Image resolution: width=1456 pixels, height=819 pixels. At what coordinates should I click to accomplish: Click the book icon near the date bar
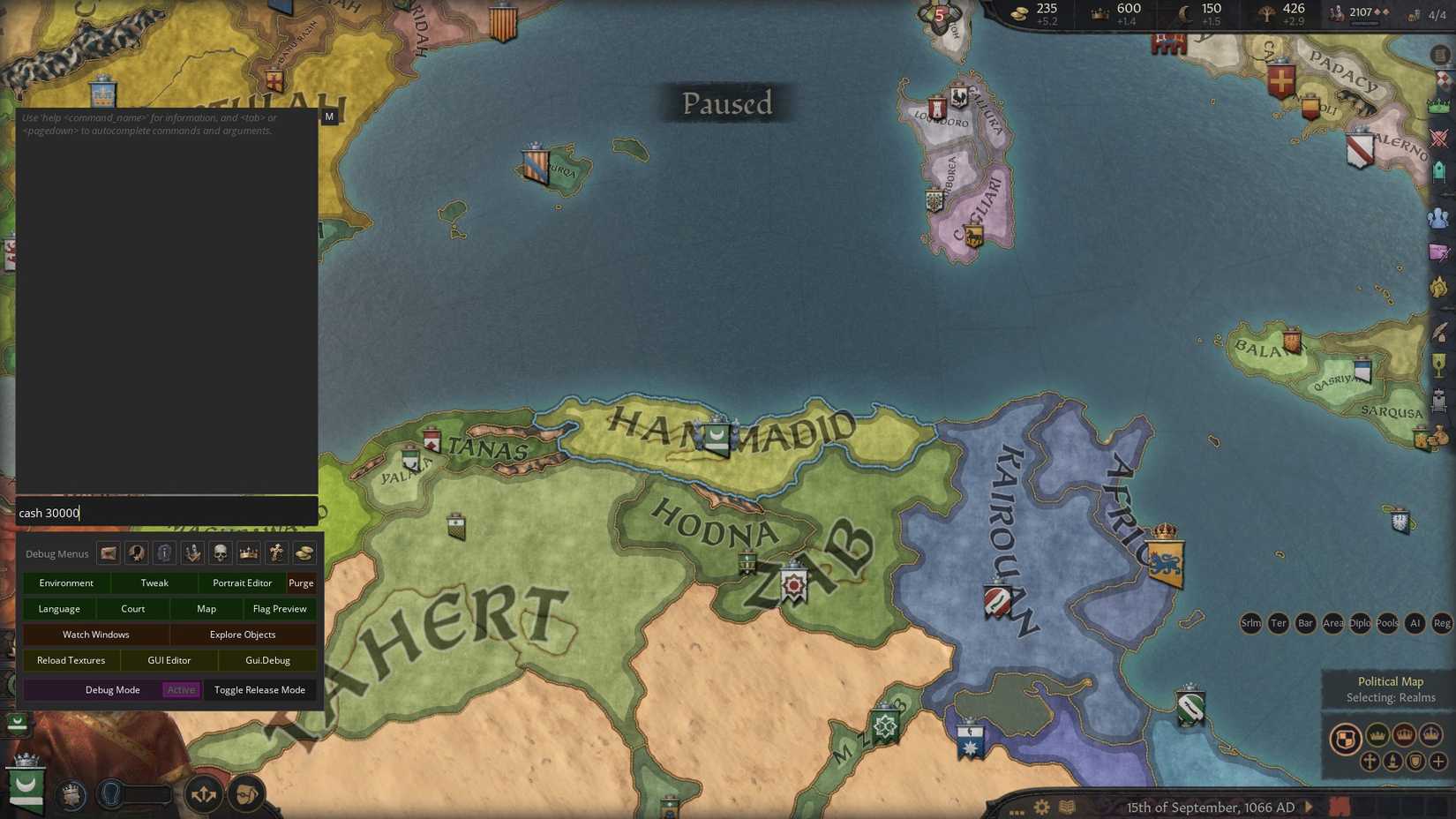tap(1068, 807)
